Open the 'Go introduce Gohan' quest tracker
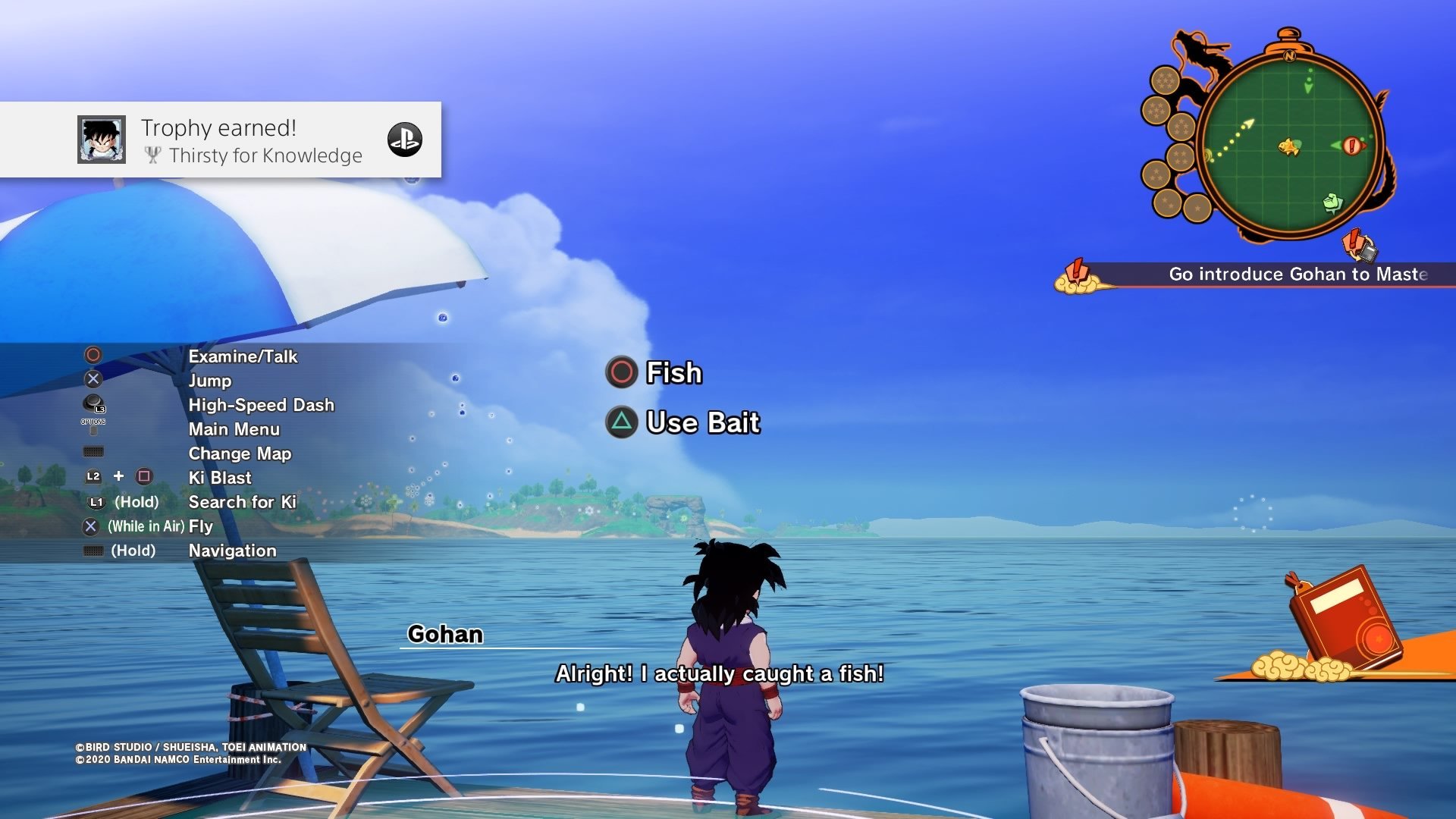Image resolution: width=1456 pixels, height=819 pixels. coord(1297,275)
